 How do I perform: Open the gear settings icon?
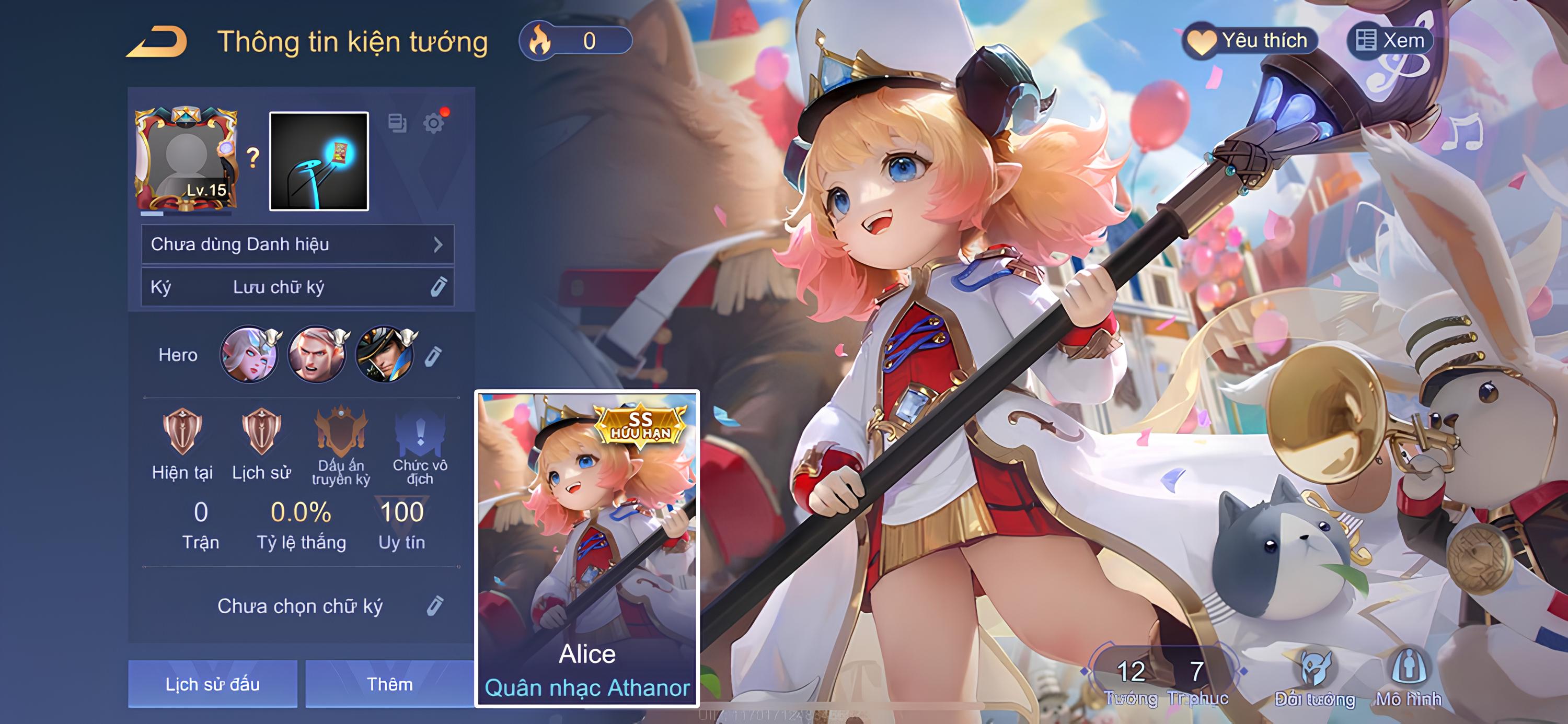[433, 123]
